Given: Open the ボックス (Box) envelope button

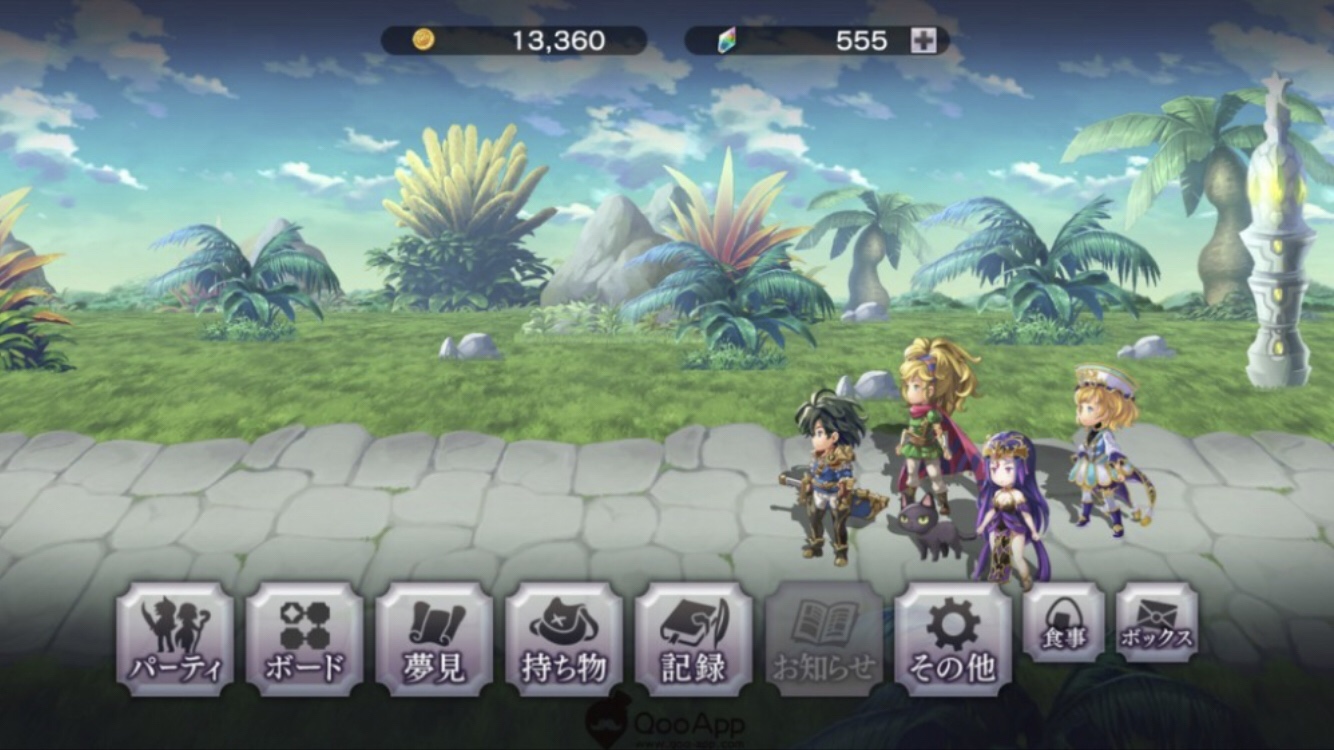Looking at the screenshot, I should (1157, 623).
